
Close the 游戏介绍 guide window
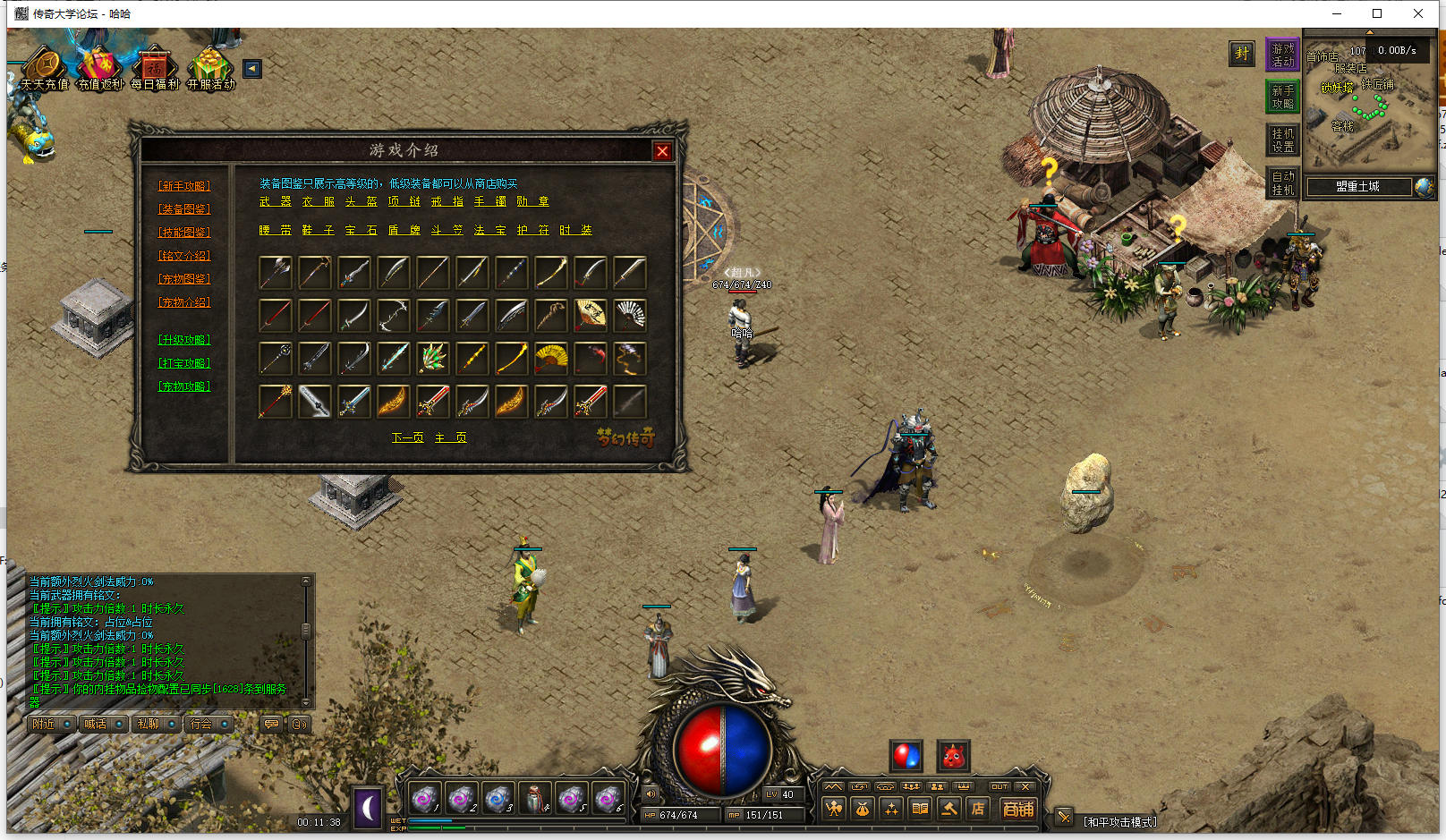click(x=662, y=151)
